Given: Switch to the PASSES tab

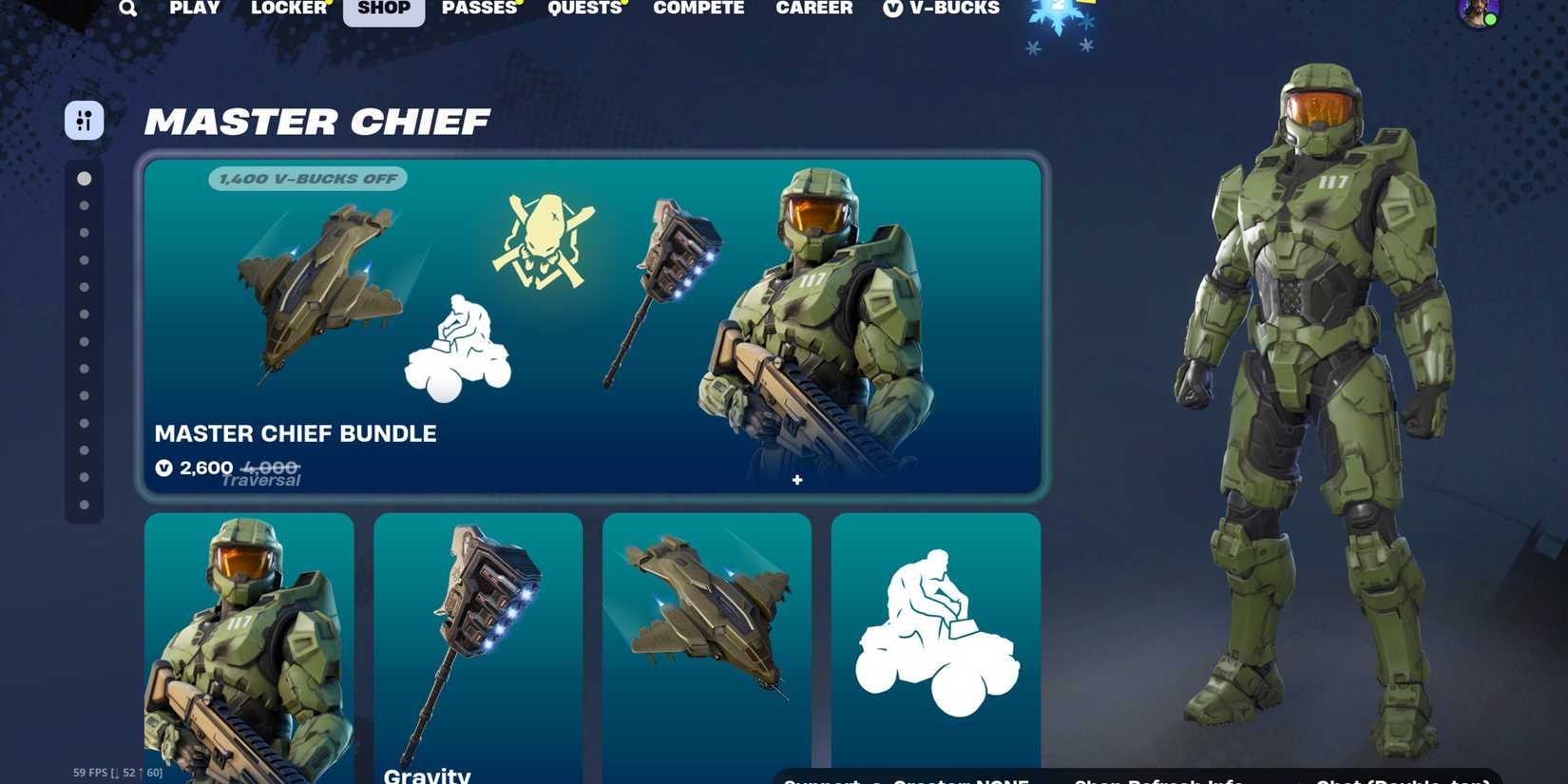Looking at the screenshot, I should [480, 10].
